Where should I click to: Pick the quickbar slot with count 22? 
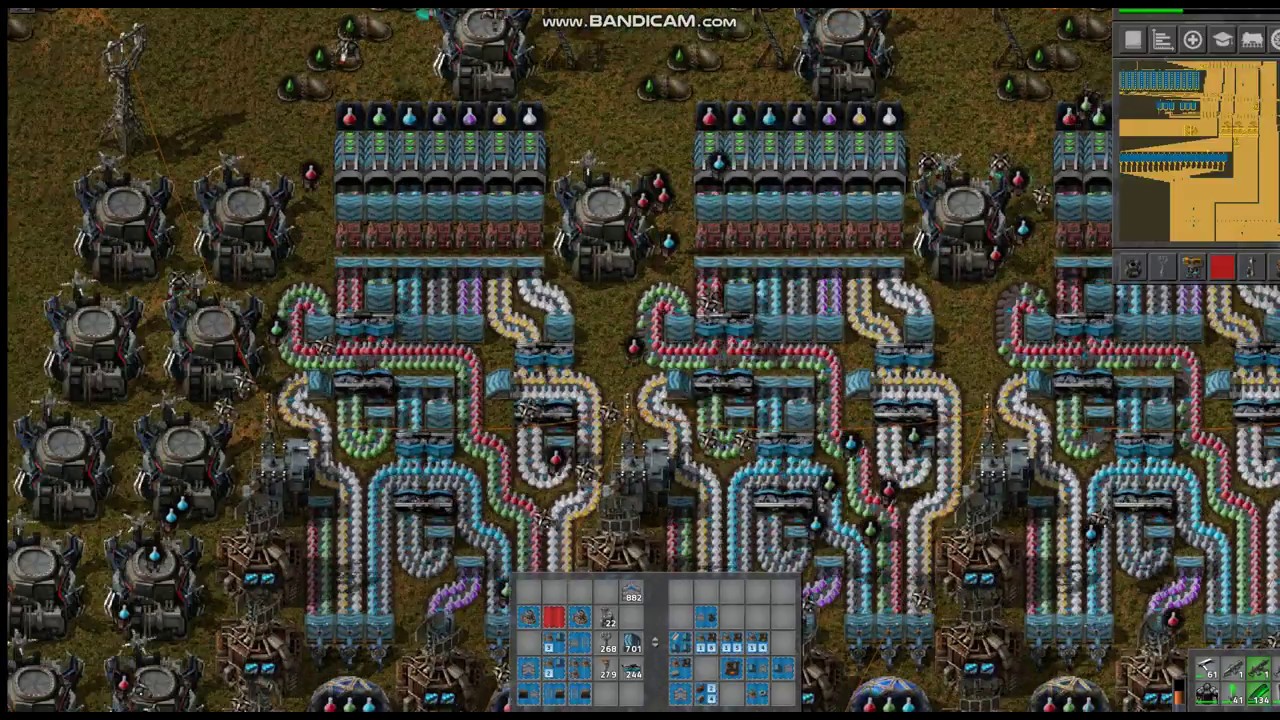[606, 618]
